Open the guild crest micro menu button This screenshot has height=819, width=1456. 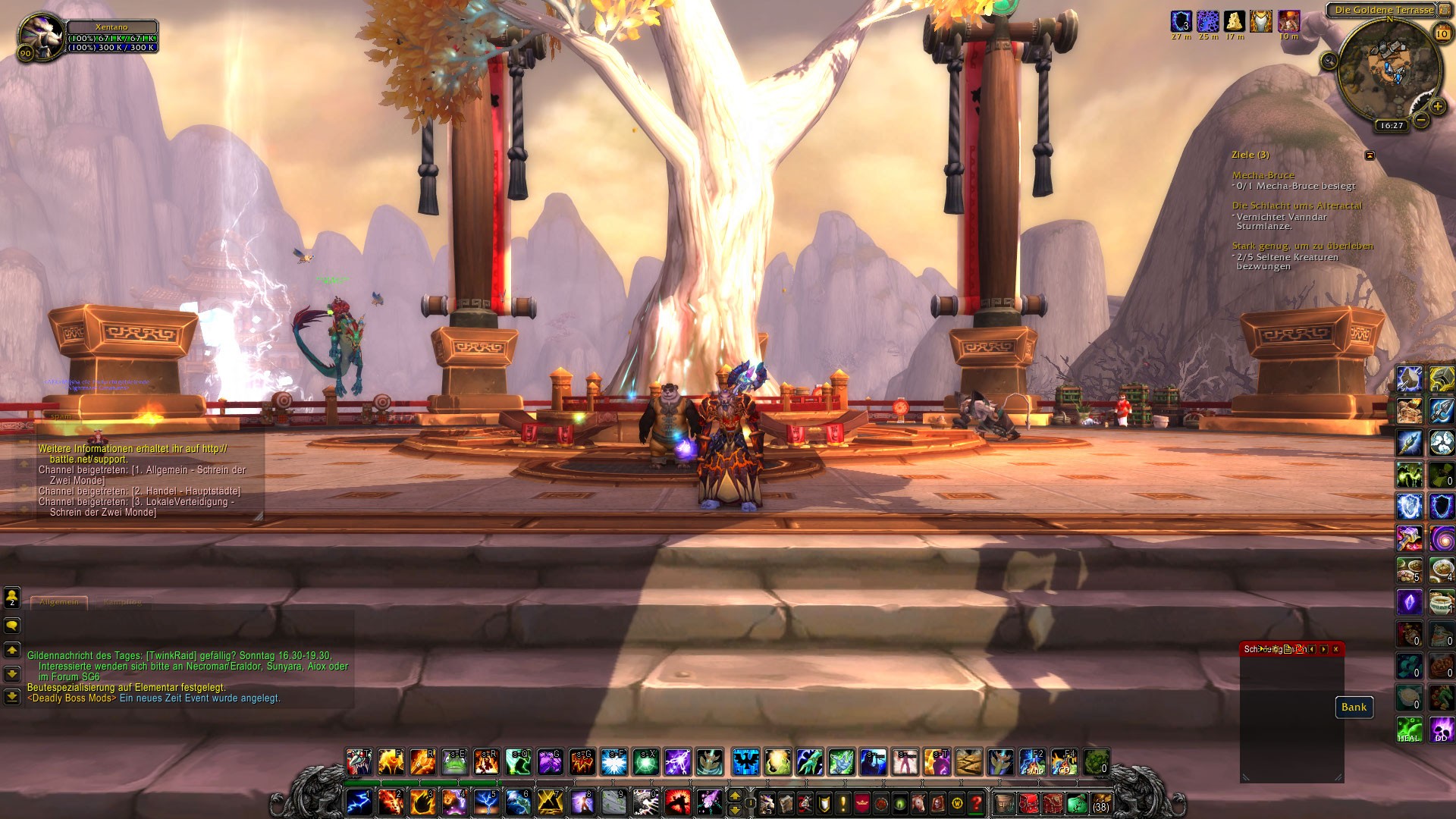pyautogui.click(x=862, y=802)
